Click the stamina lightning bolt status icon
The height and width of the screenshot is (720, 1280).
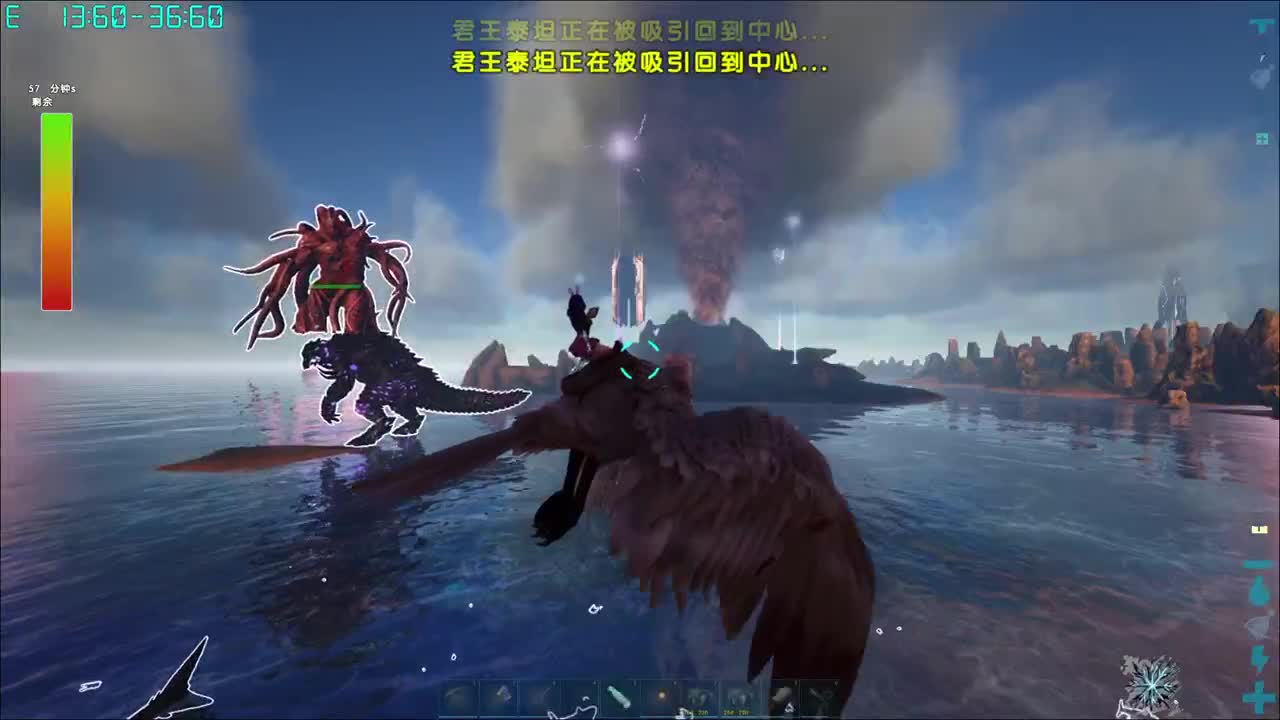pos(1255,656)
